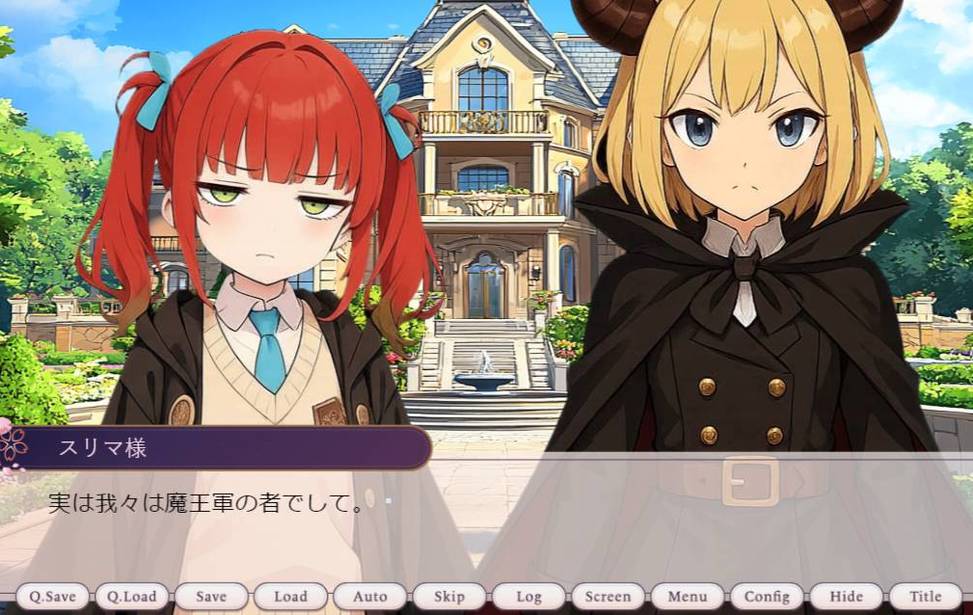This screenshot has width=973, height=615.
Task: Open the Config settings
Action: point(767,596)
